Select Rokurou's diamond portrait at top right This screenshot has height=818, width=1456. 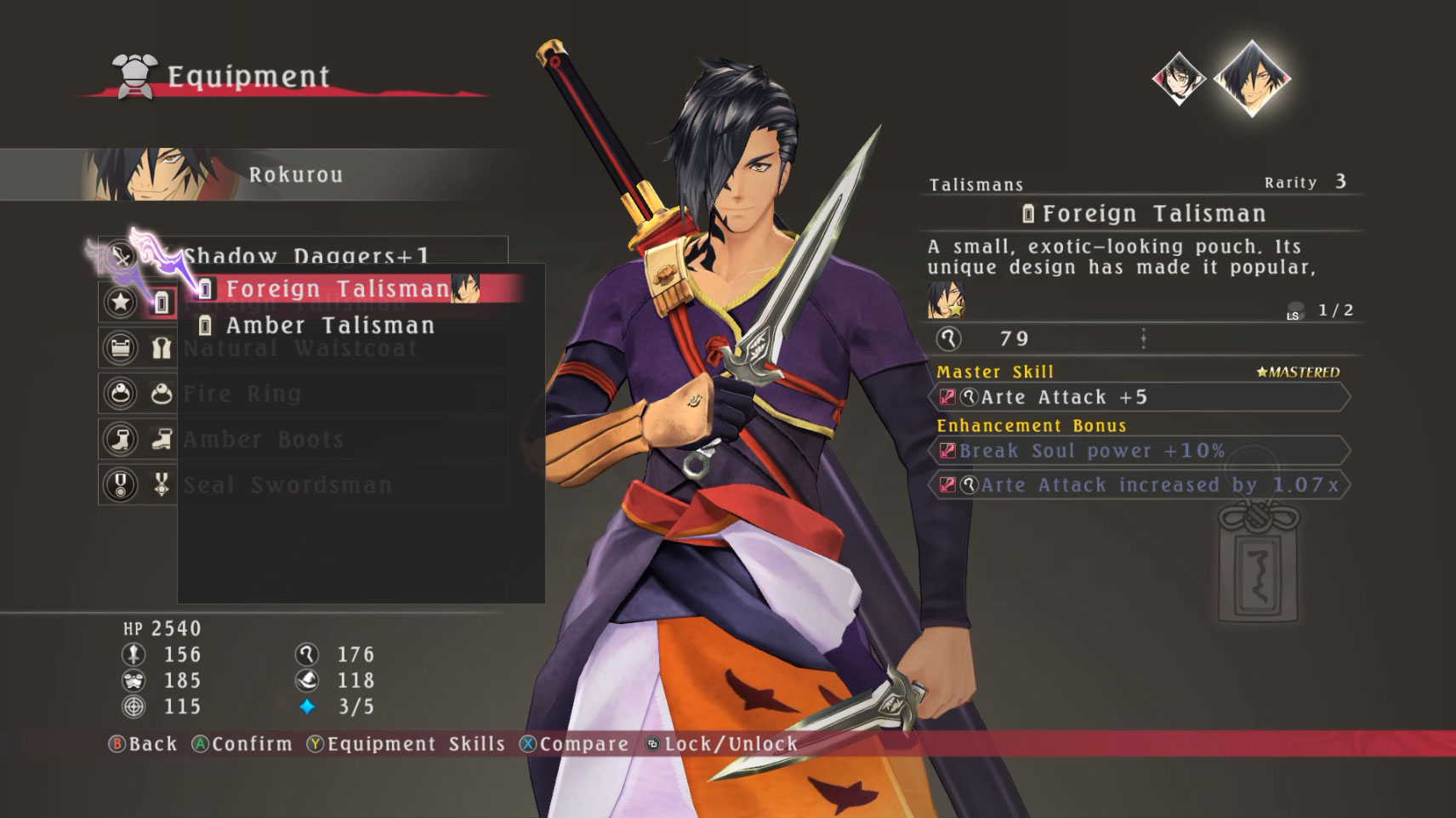click(1251, 78)
